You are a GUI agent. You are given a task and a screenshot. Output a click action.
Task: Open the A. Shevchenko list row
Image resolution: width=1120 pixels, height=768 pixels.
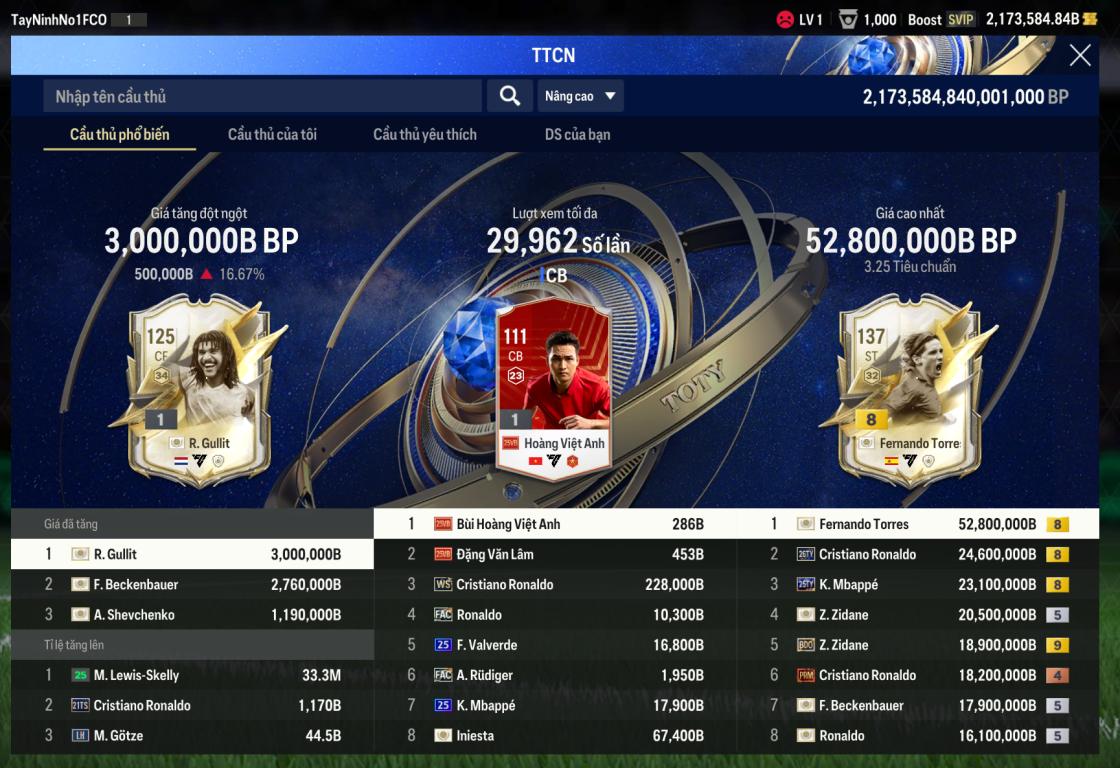click(x=192, y=615)
